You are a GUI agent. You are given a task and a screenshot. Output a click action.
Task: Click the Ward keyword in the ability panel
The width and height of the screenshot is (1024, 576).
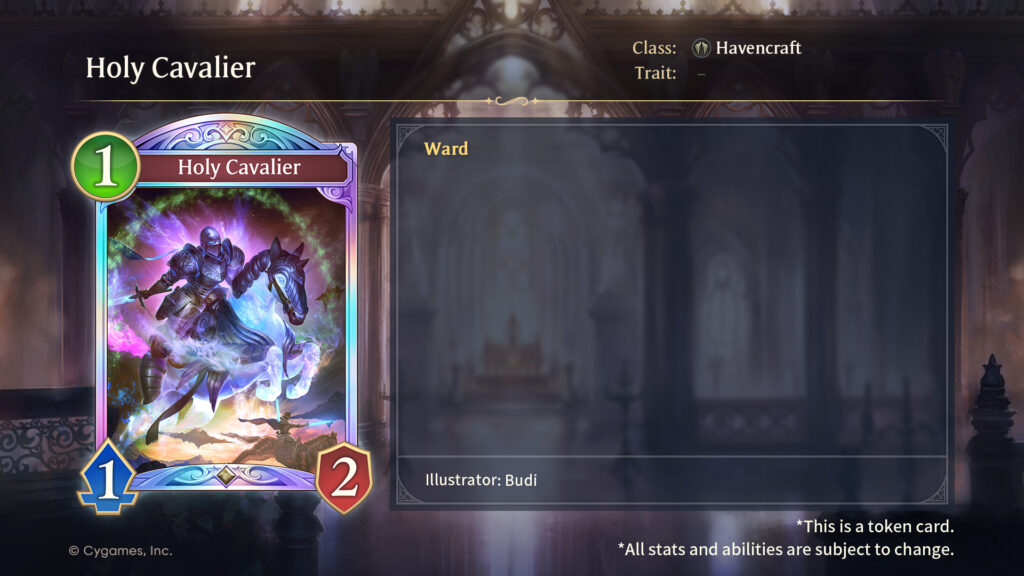(446, 149)
